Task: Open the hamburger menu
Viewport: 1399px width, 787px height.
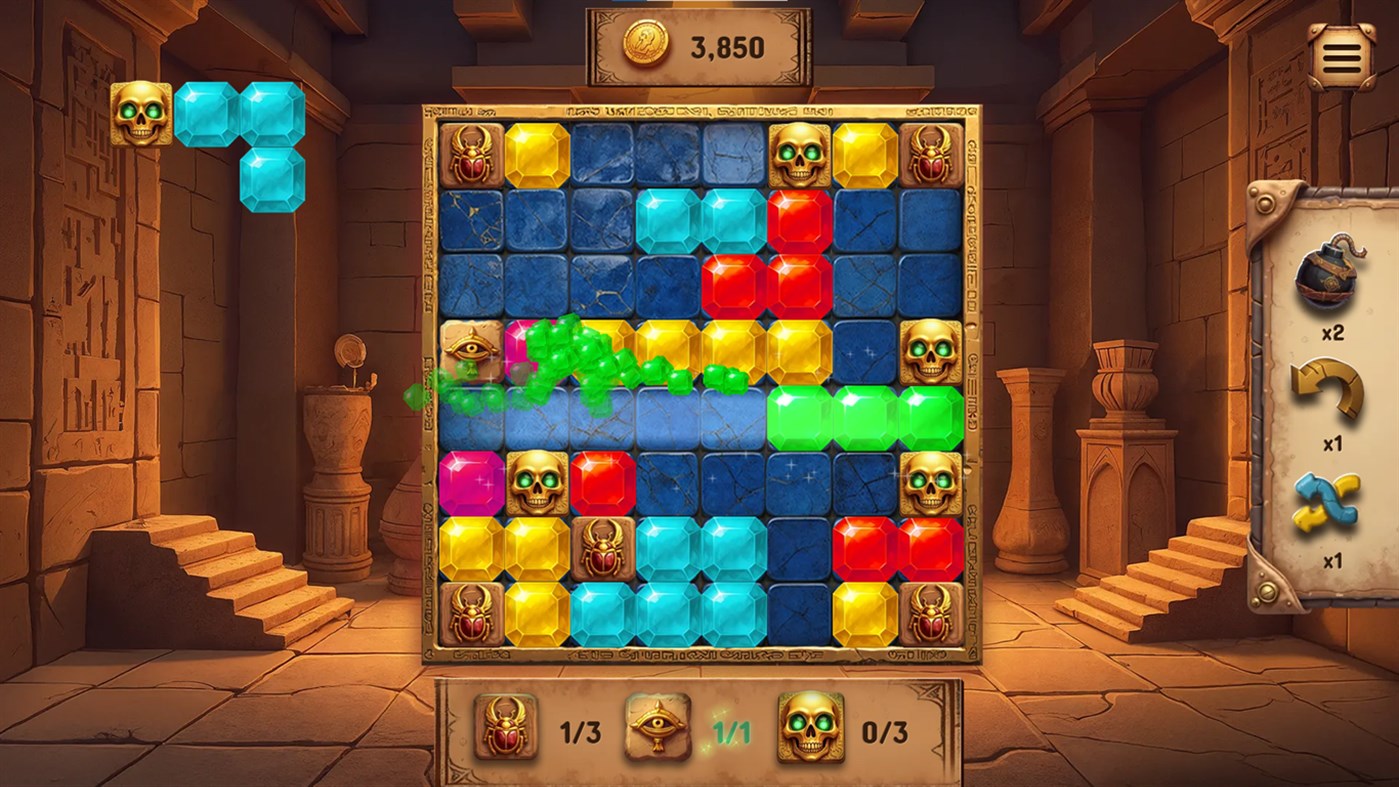Action: tap(1342, 55)
